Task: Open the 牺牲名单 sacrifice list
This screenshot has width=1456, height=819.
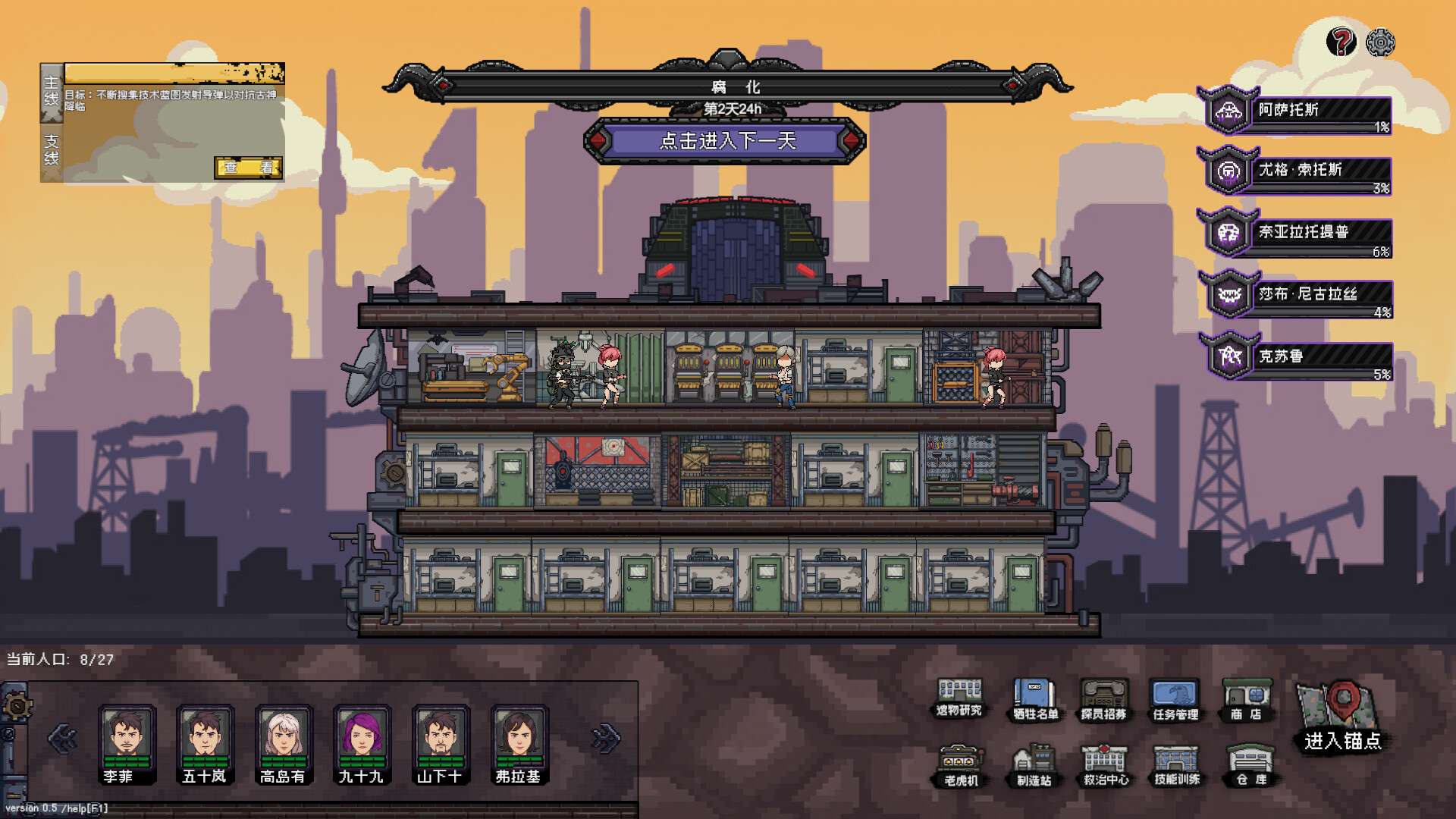Action: coord(1034,698)
